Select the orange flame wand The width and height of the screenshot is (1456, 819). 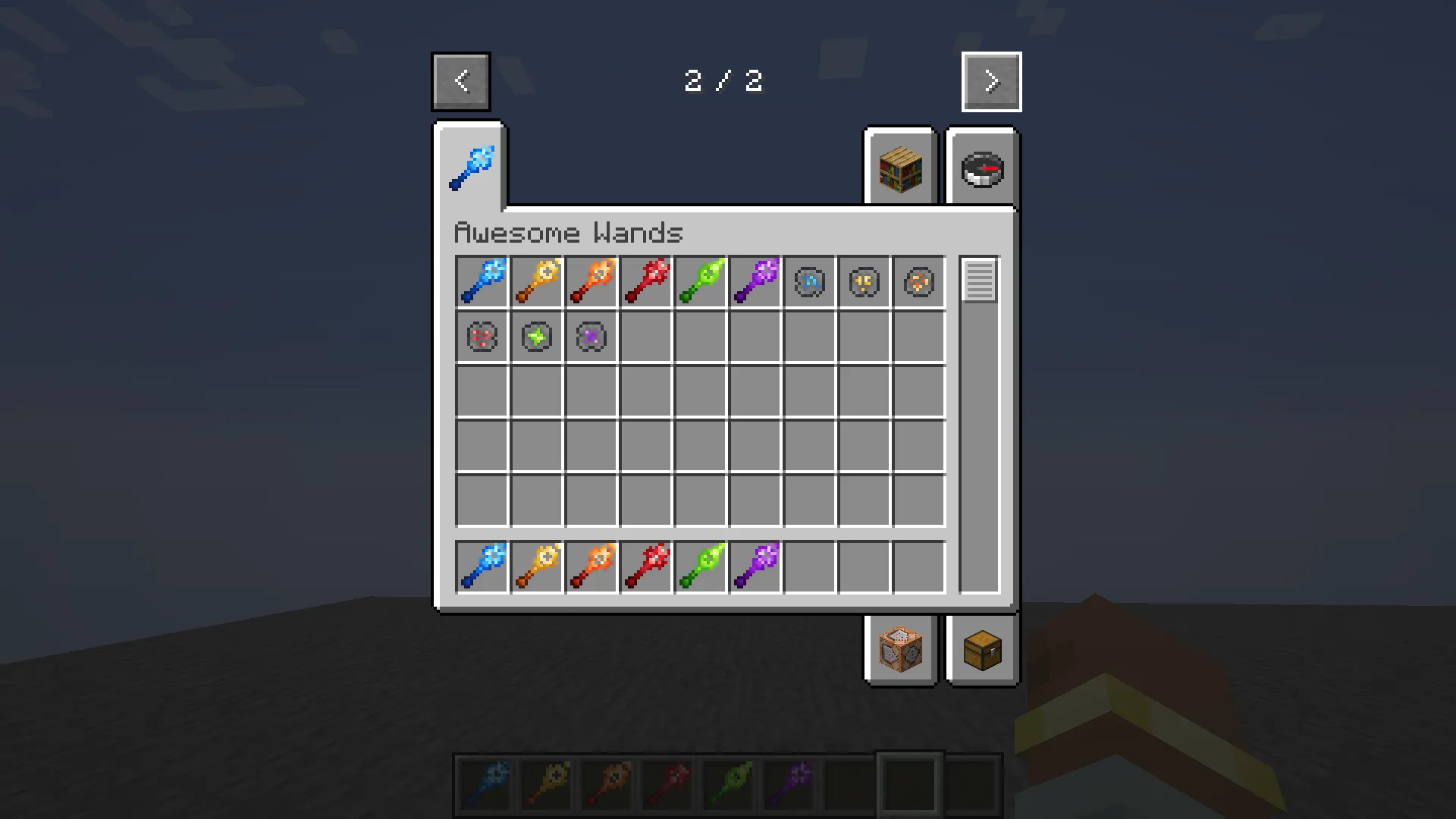(591, 281)
